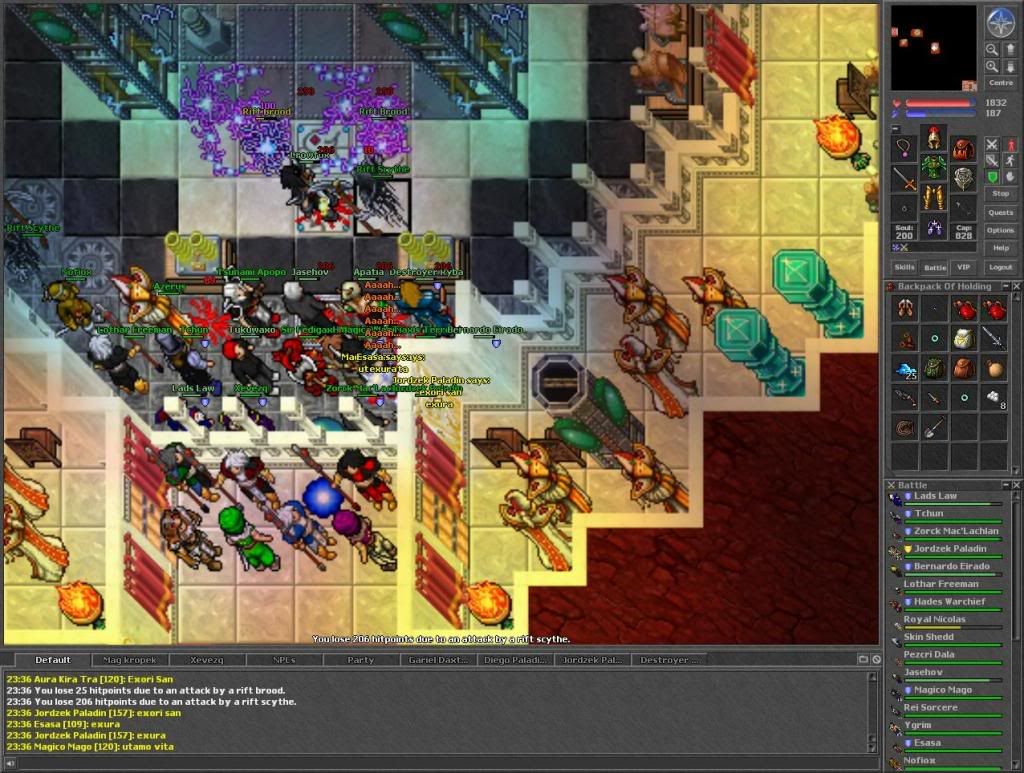Open the Quests log

click(x=1000, y=212)
